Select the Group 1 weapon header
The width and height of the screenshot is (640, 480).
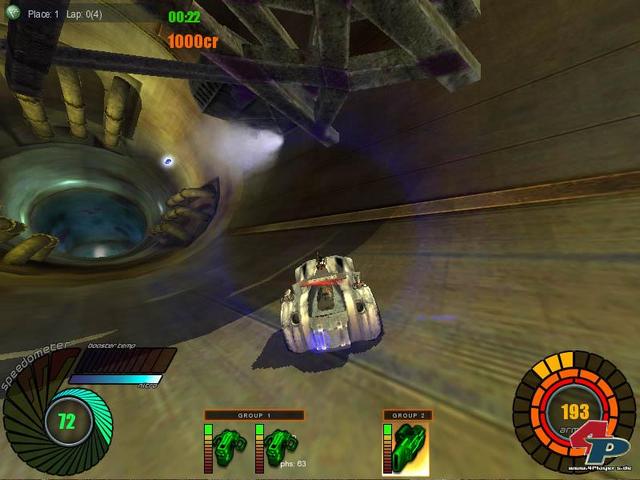point(254,415)
